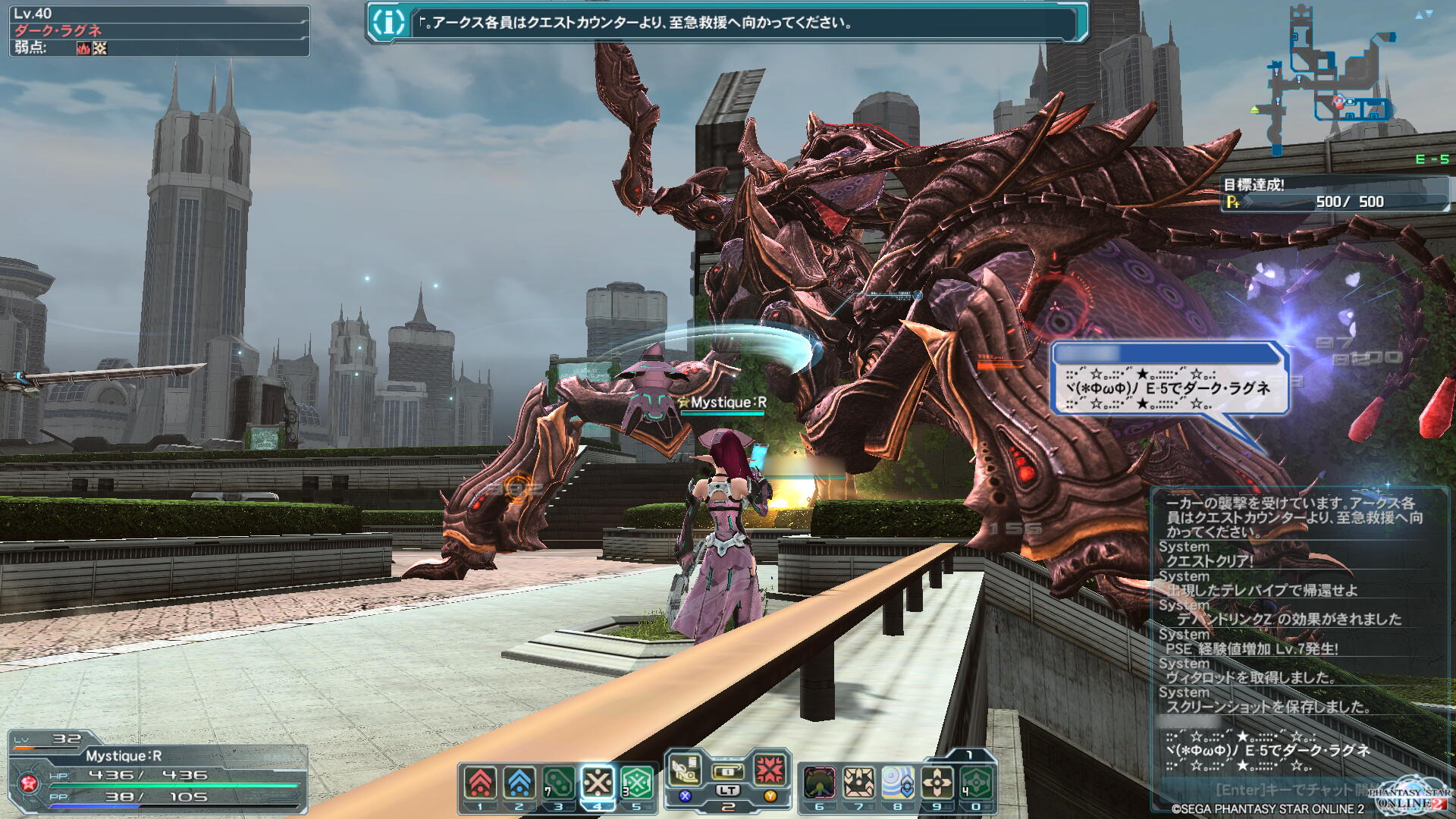The height and width of the screenshot is (819, 1456).
Task: Focus the chat input field
Action: point(1274,789)
